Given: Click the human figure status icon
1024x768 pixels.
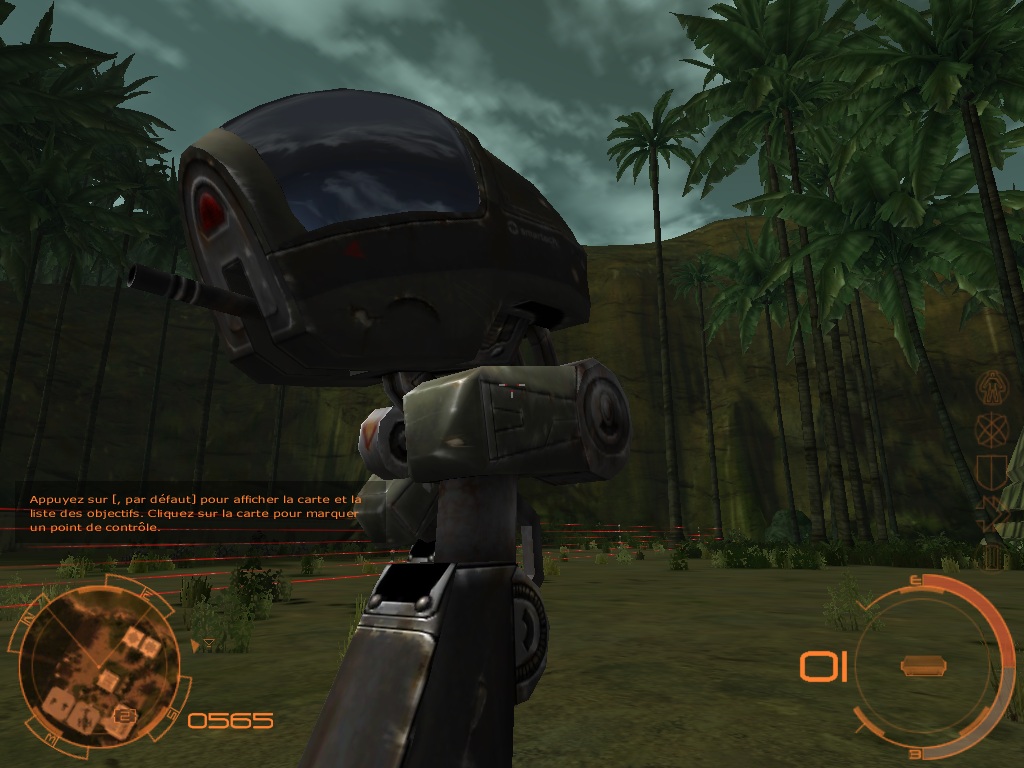Looking at the screenshot, I should click(991, 385).
